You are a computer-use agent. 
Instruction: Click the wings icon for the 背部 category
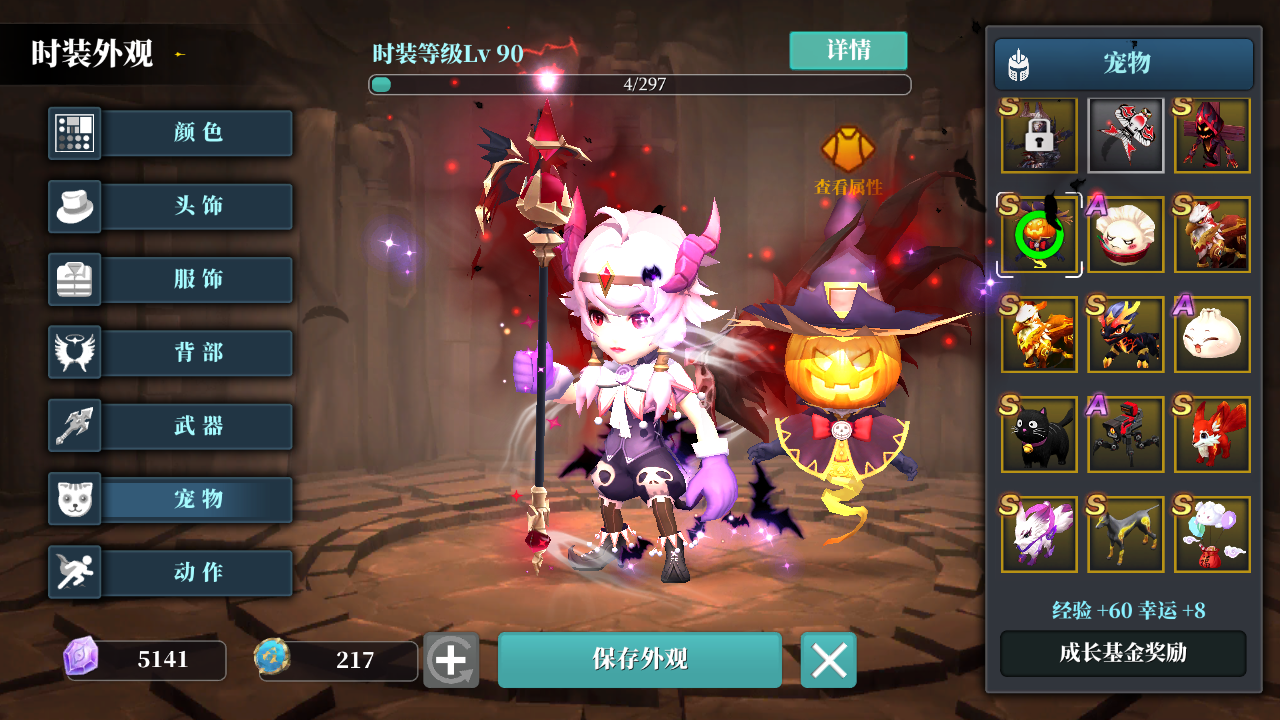pos(73,352)
